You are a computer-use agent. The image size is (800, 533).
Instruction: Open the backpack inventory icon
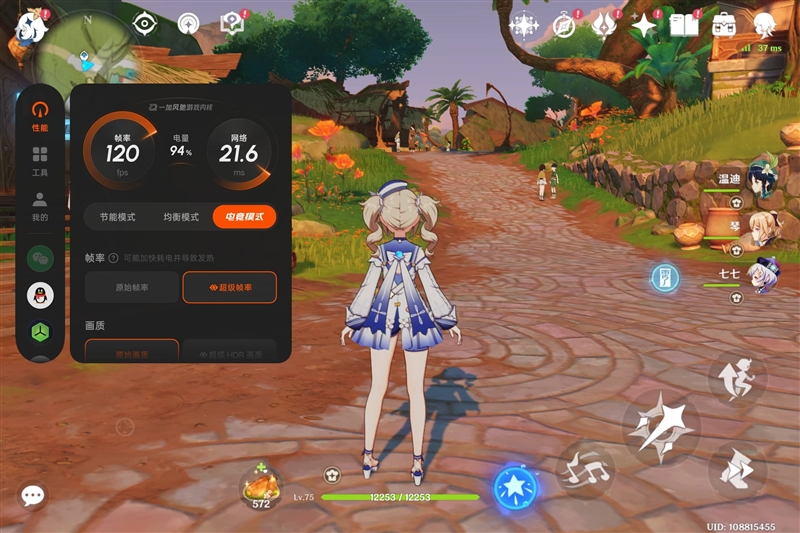(x=726, y=25)
